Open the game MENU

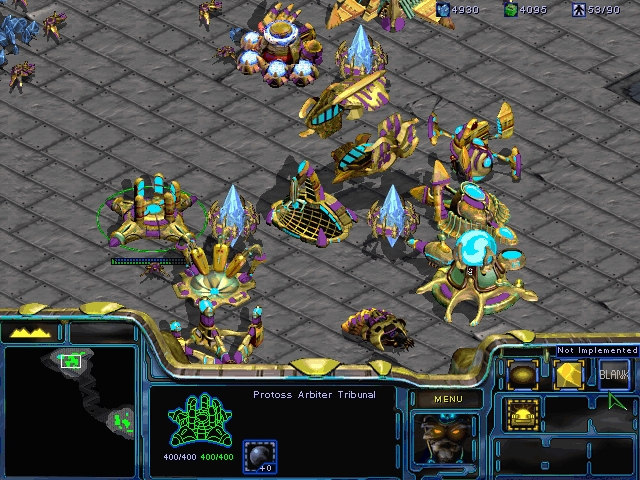tap(448, 400)
